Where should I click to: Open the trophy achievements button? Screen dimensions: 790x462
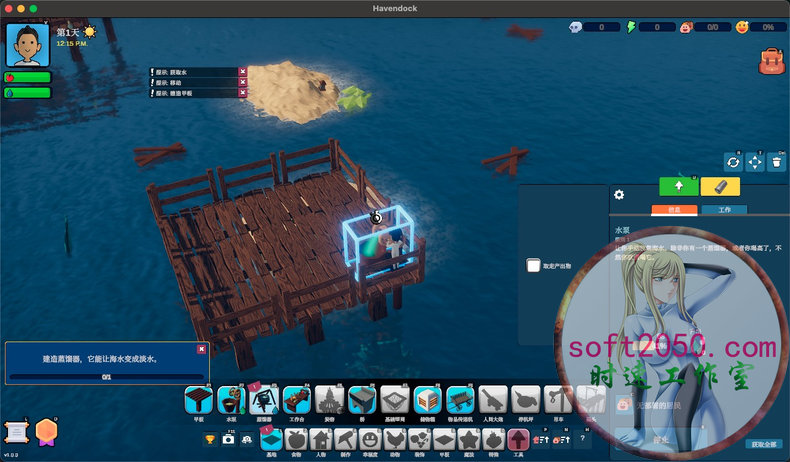pos(210,439)
